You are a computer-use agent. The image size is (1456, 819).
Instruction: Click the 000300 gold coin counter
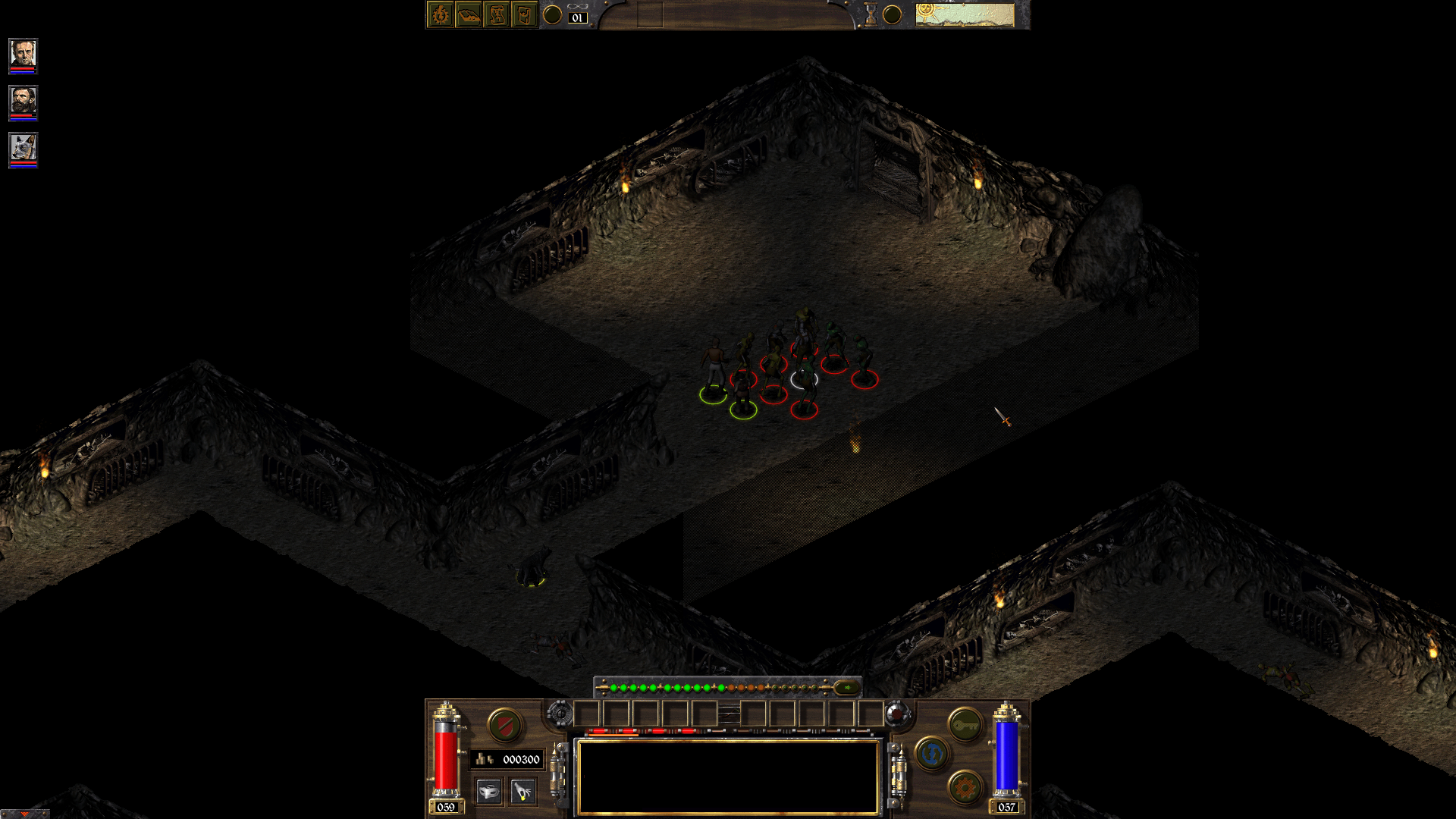[507, 759]
